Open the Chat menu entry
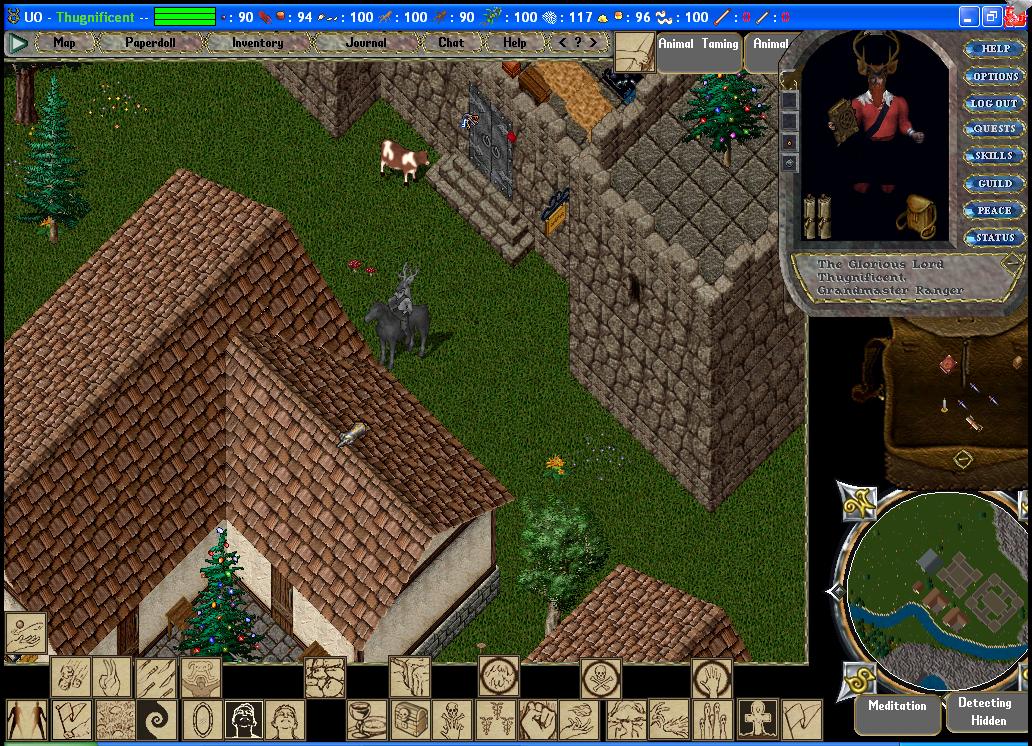 [451, 43]
